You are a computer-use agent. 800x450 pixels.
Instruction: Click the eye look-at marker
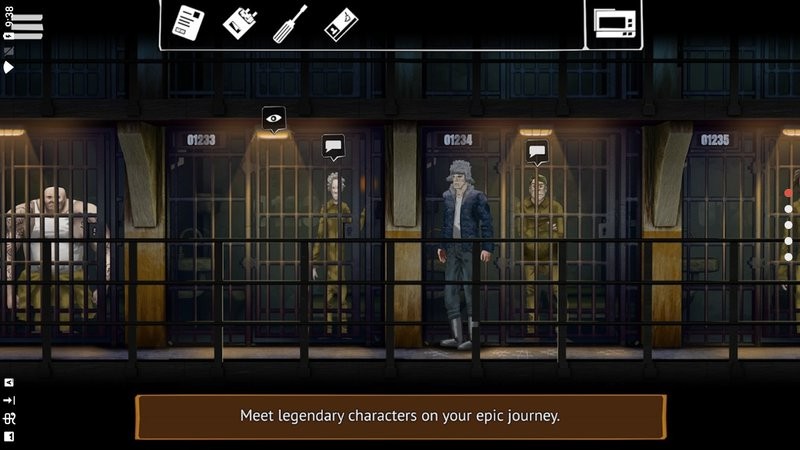point(274,119)
